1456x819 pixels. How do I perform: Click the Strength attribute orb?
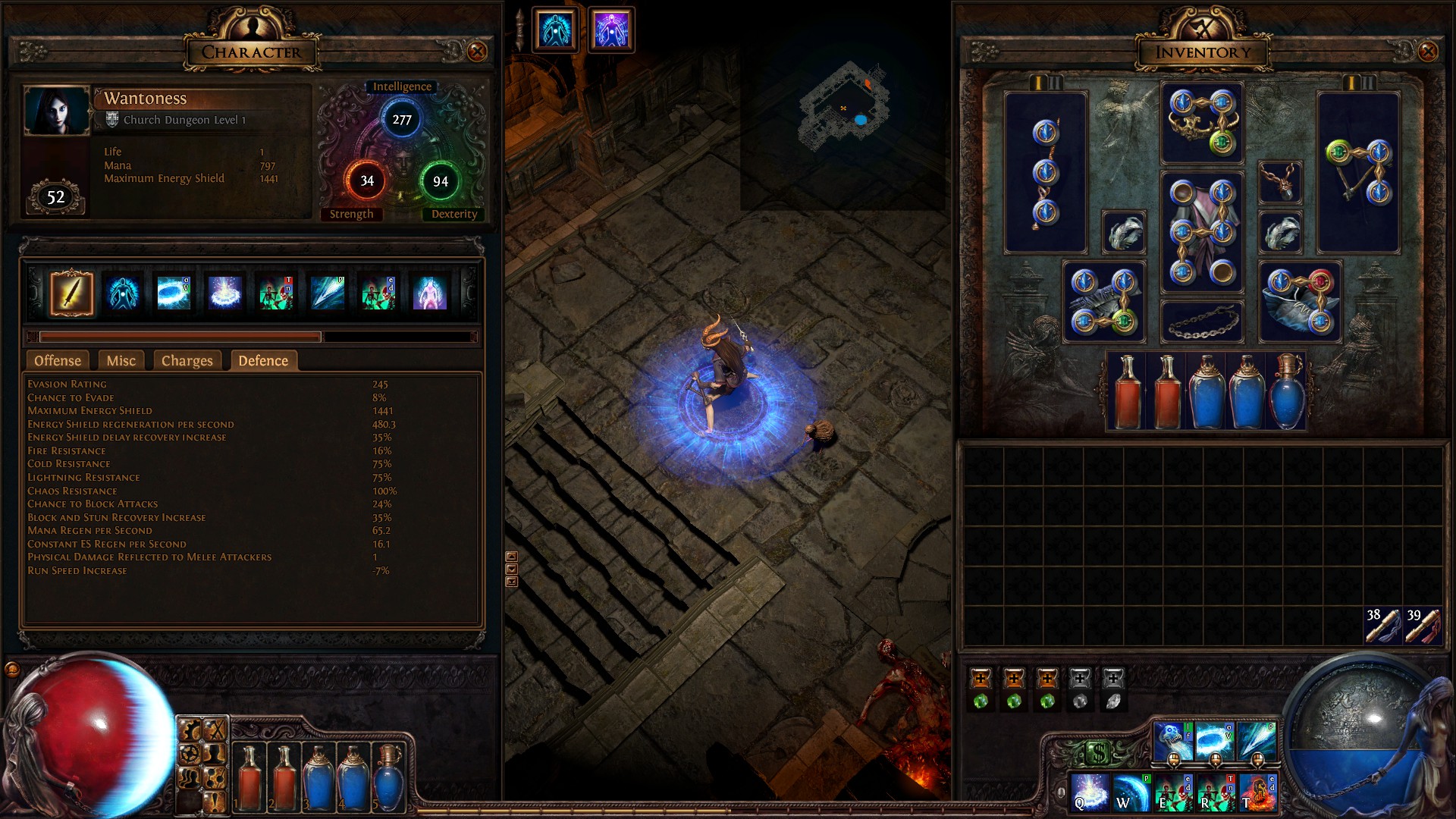point(367,181)
